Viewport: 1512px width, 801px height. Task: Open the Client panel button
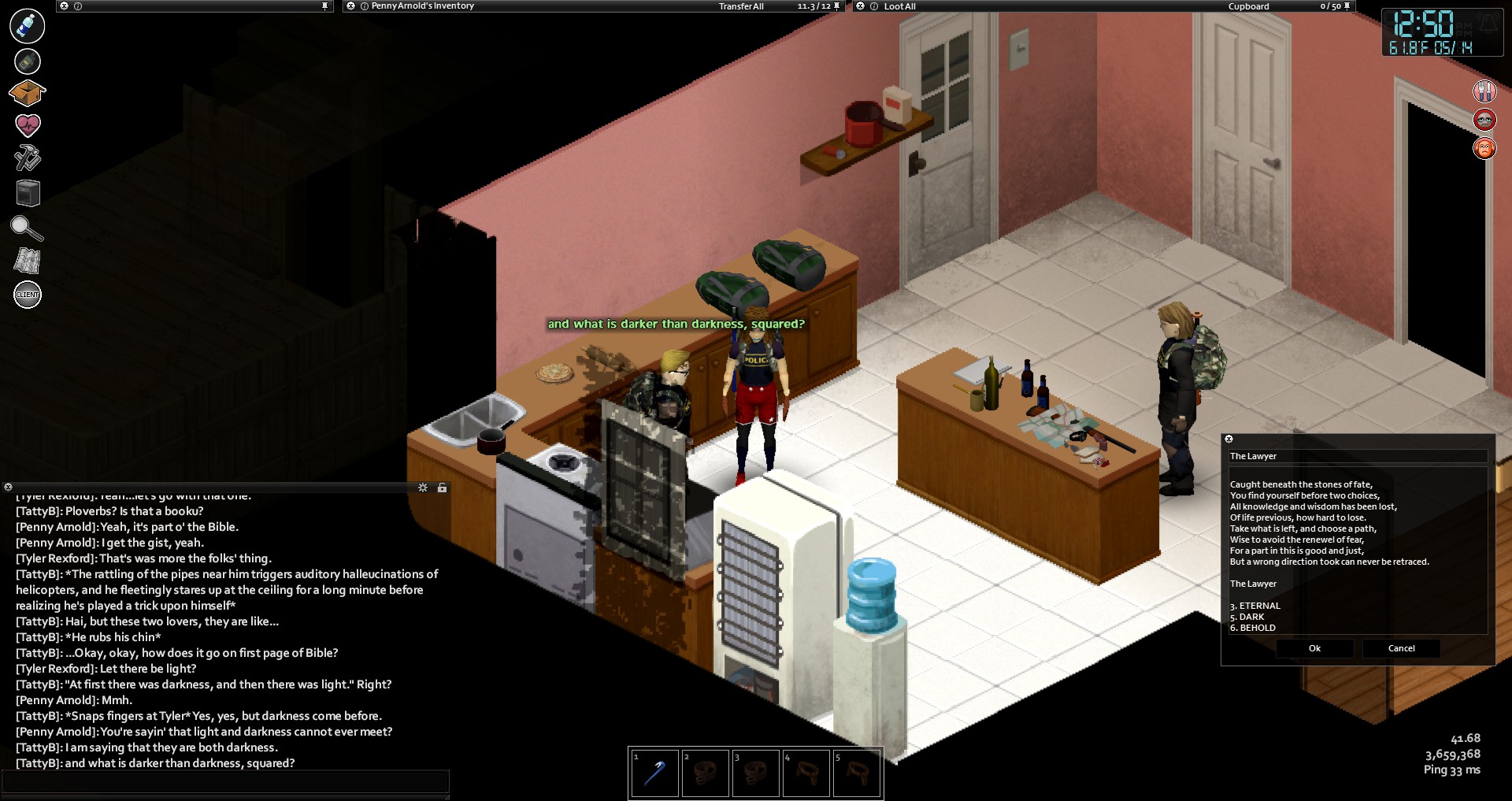pyautogui.click(x=28, y=295)
